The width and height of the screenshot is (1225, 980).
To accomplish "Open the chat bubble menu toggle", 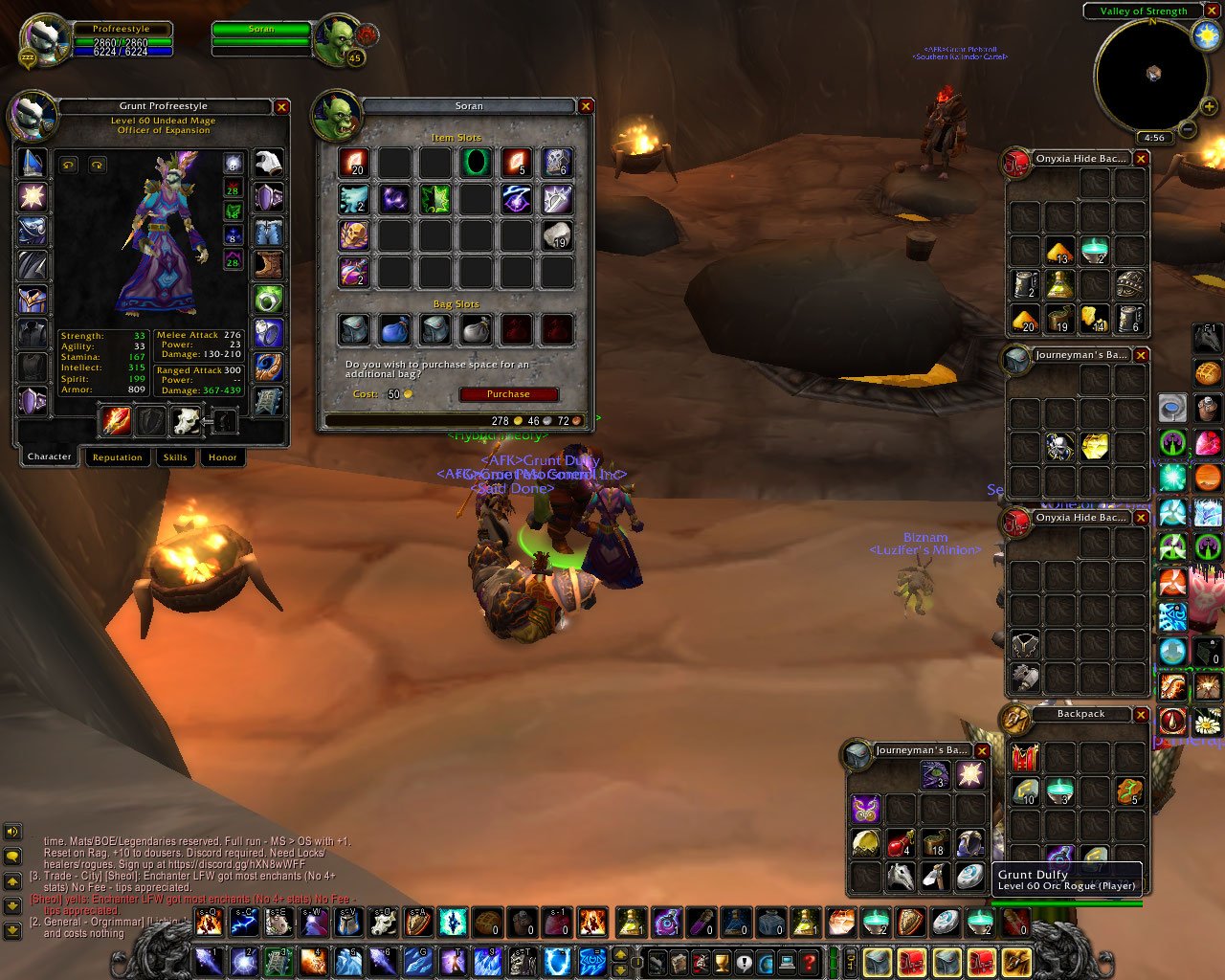I will pyautogui.click(x=12, y=856).
